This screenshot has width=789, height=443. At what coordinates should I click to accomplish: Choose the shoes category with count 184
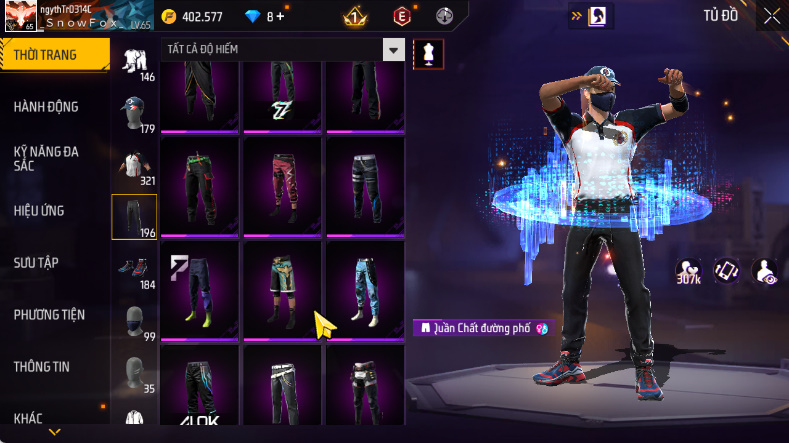point(134,270)
